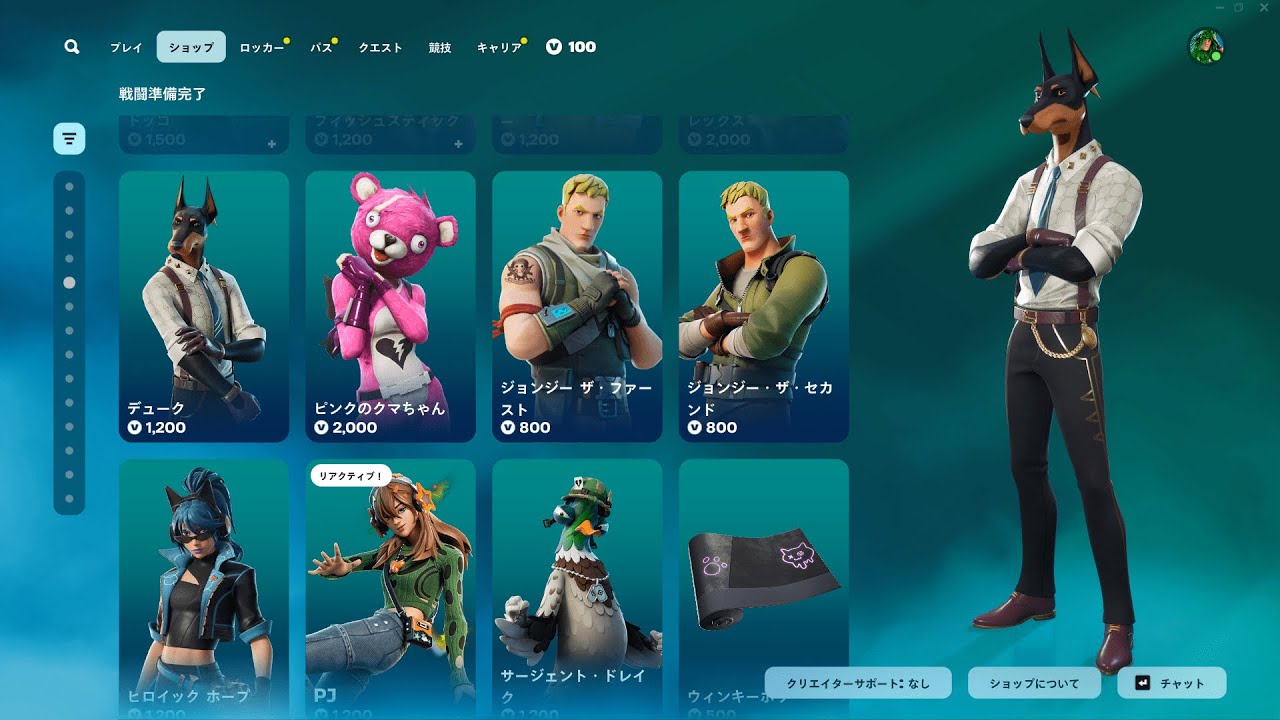The height and width of the screenshot is (720, 1280).
Task: Select the ショップ tab
Action: pos(191,47)
